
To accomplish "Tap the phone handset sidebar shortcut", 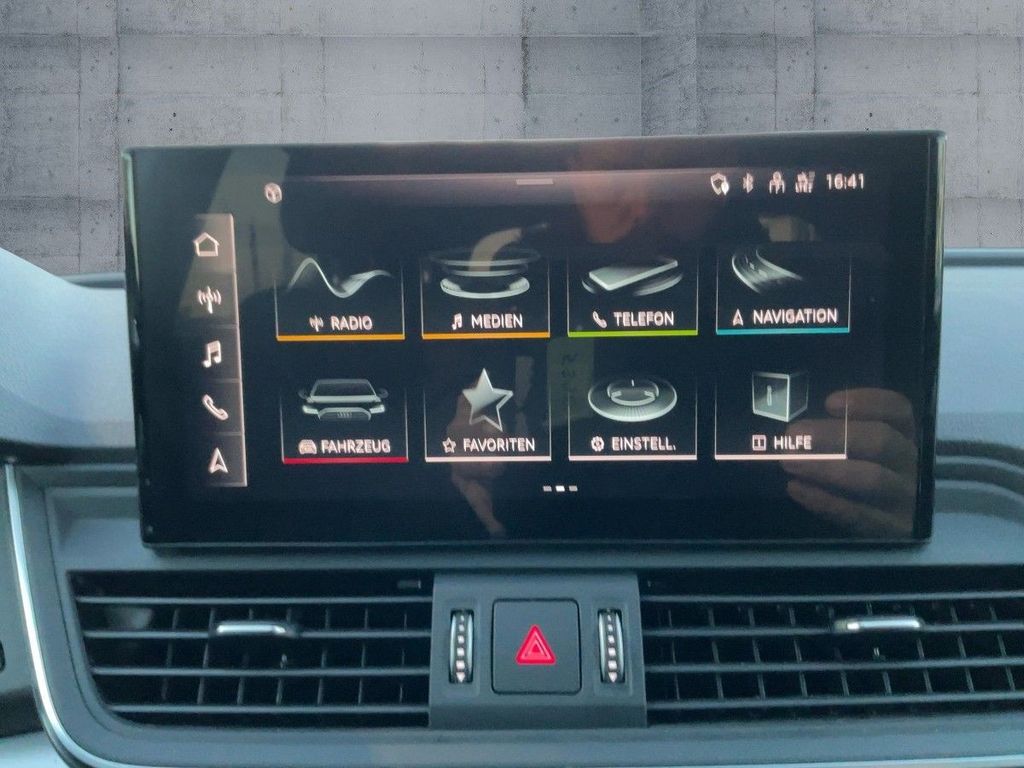I will click(x=215, y=407).
